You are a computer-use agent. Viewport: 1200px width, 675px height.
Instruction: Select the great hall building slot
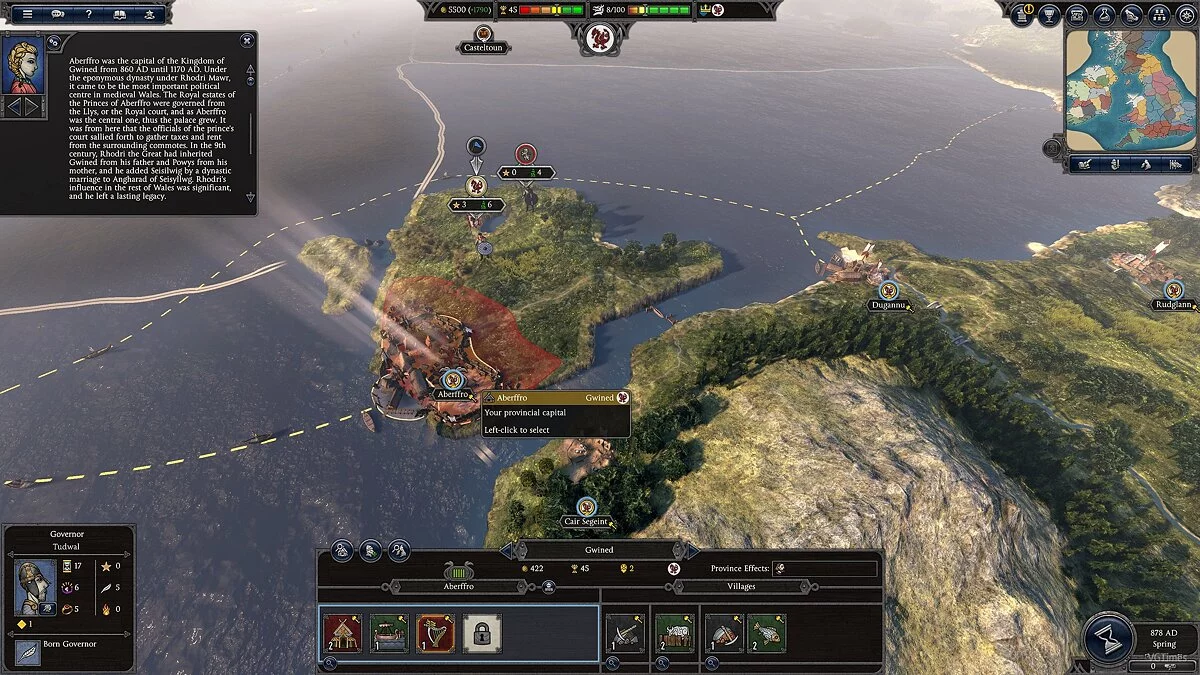click(x=342, y=633)
